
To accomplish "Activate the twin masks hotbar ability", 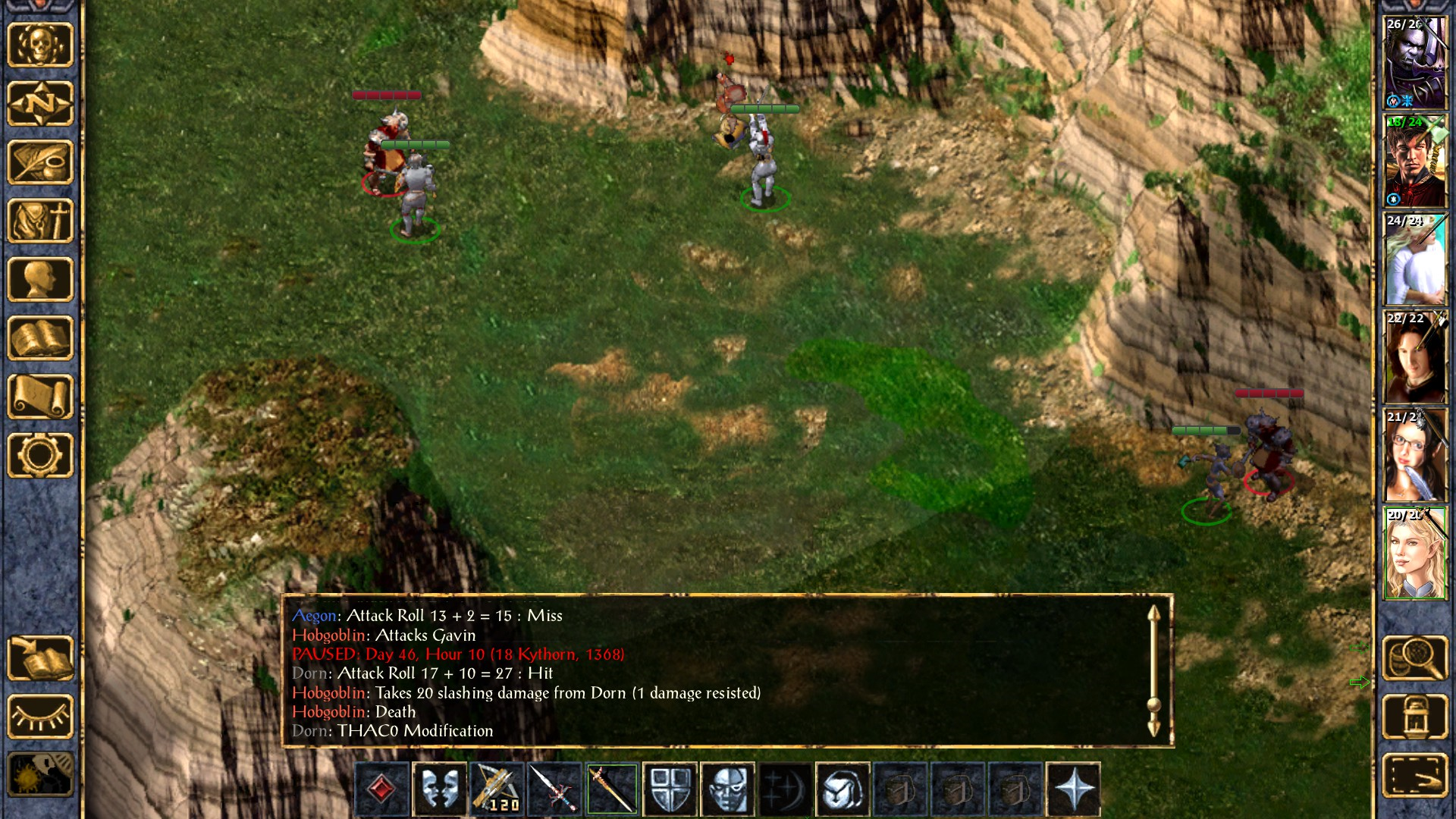I will (440, 789).
